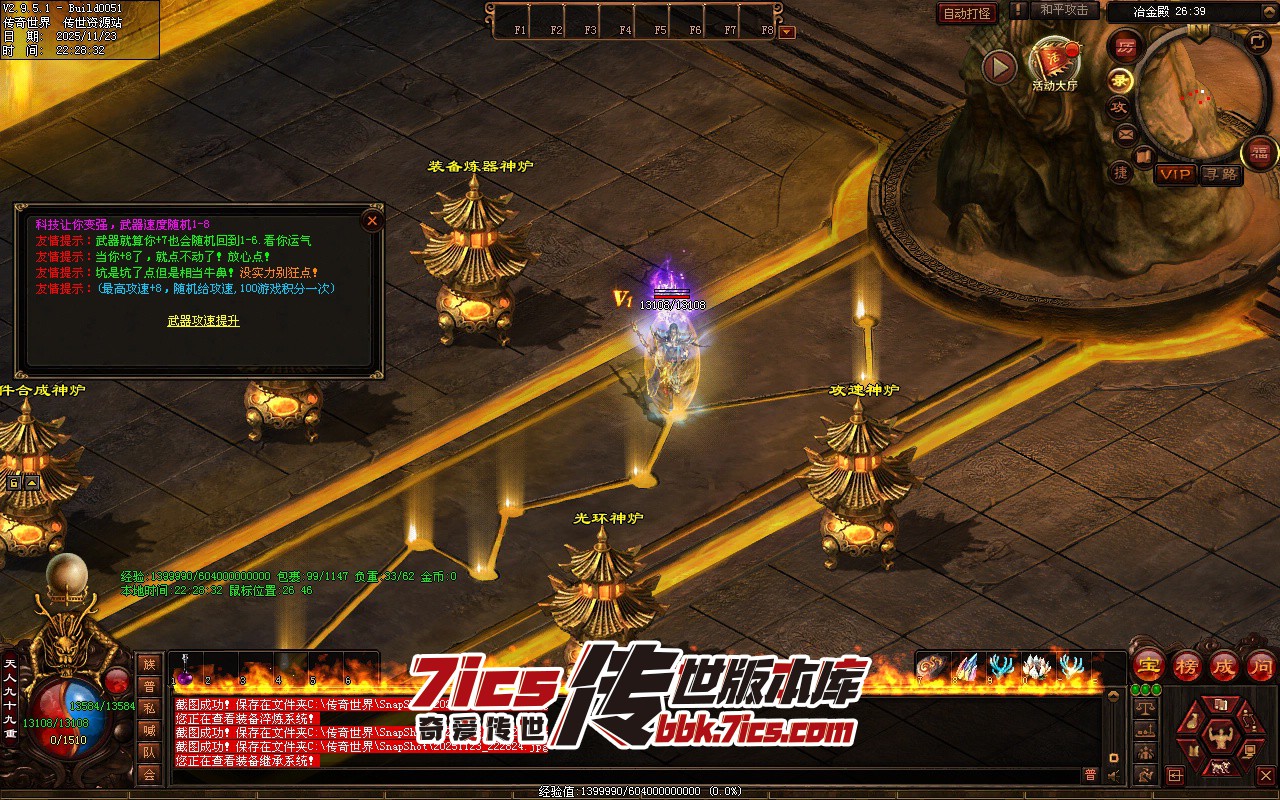Open the 宝 treasure shop button
The width and height of the screenshot is (1280, 800).
tap(1148, 665)
